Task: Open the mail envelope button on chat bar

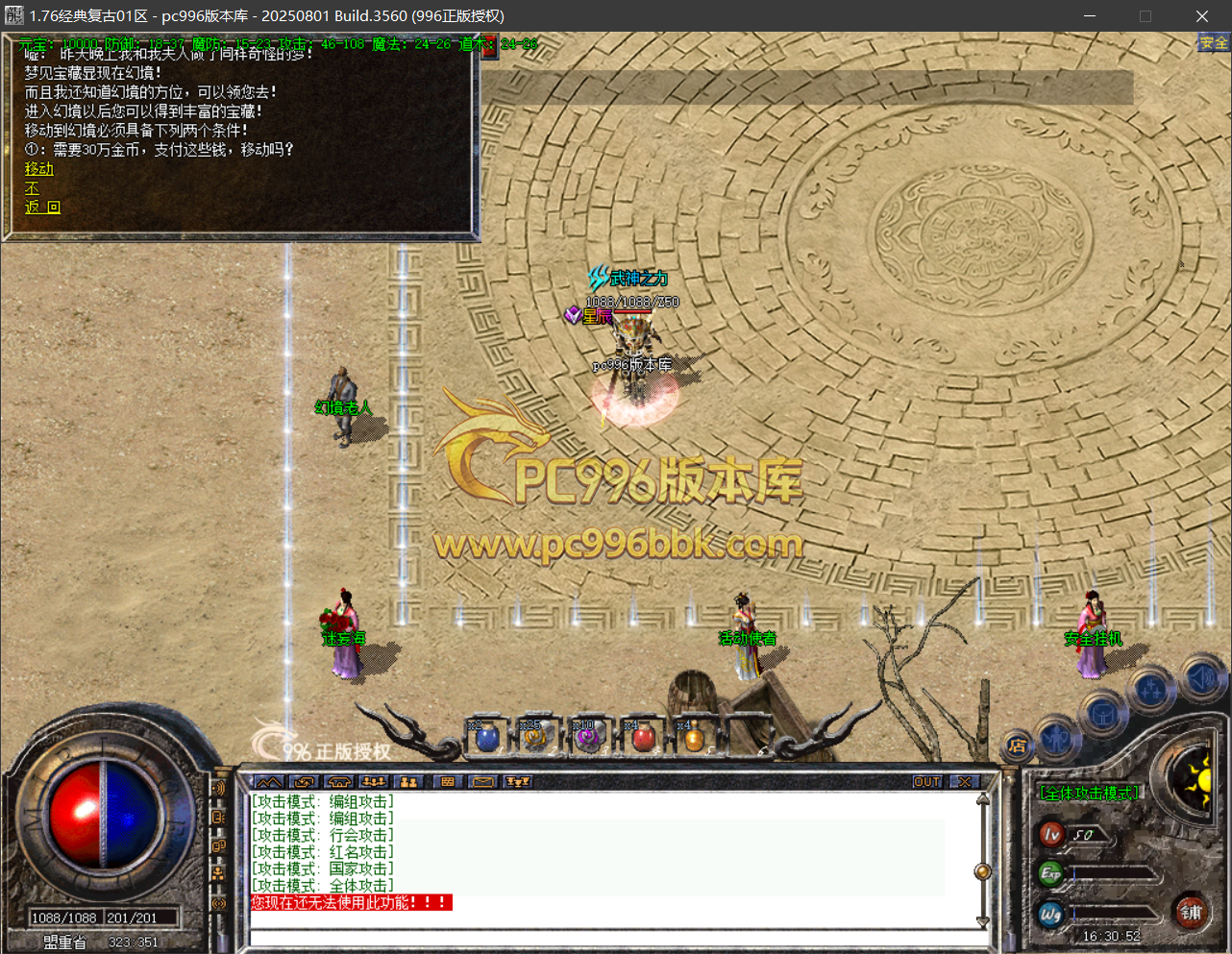Action: click(482, 782)
